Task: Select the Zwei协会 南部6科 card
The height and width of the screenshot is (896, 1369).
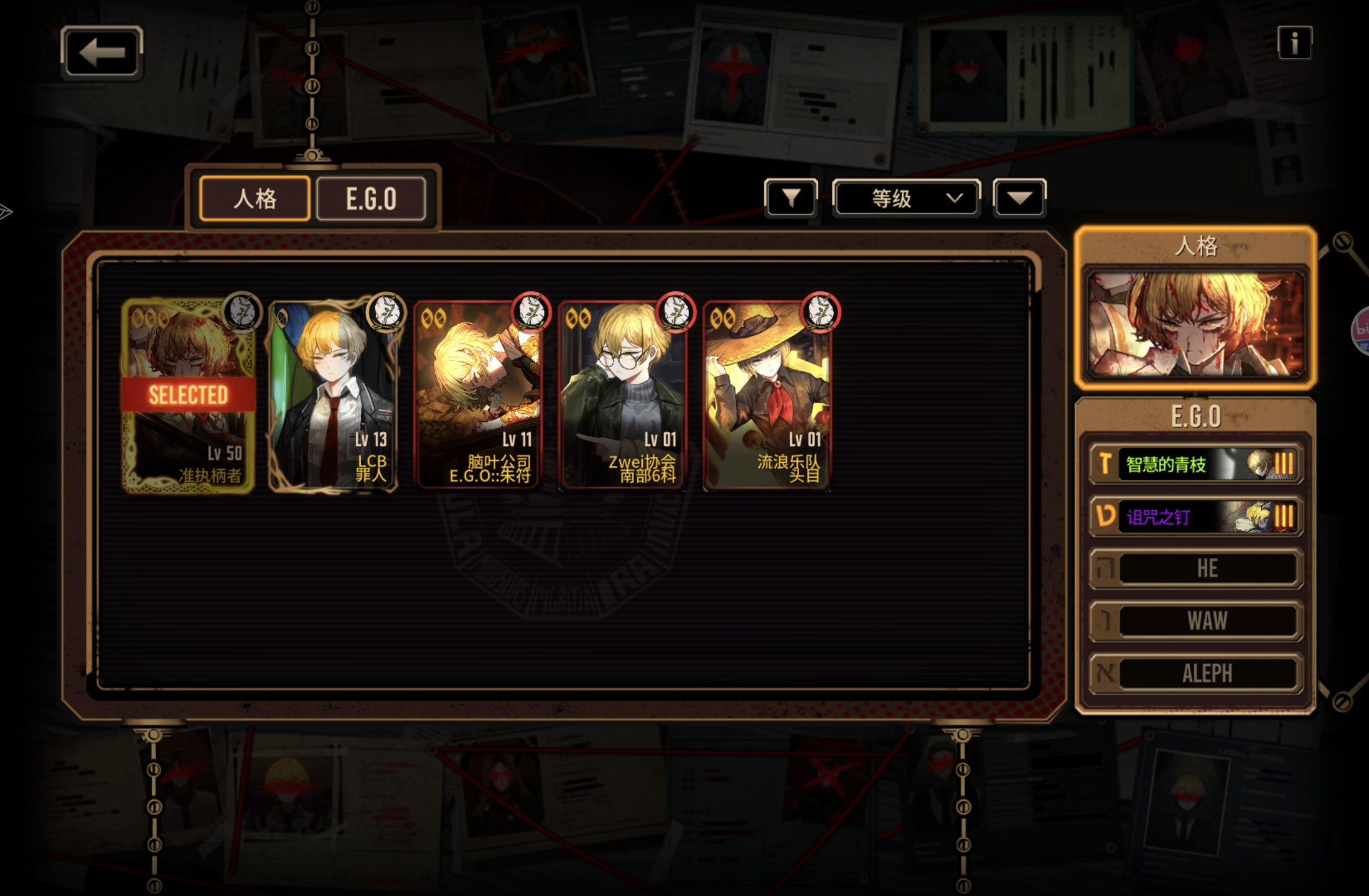Action: [622, 396]
